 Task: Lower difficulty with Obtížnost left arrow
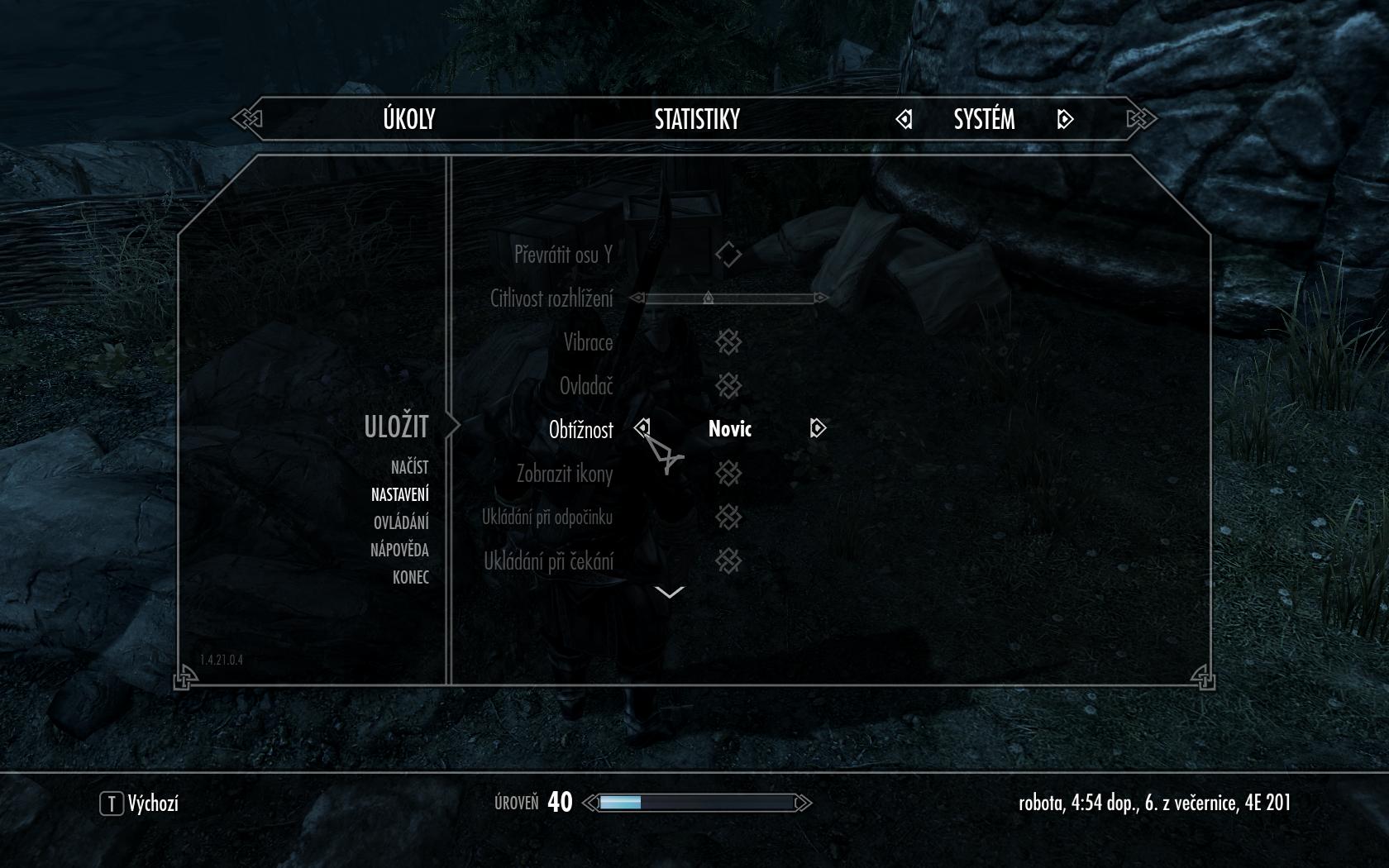[x=642, y=427]
